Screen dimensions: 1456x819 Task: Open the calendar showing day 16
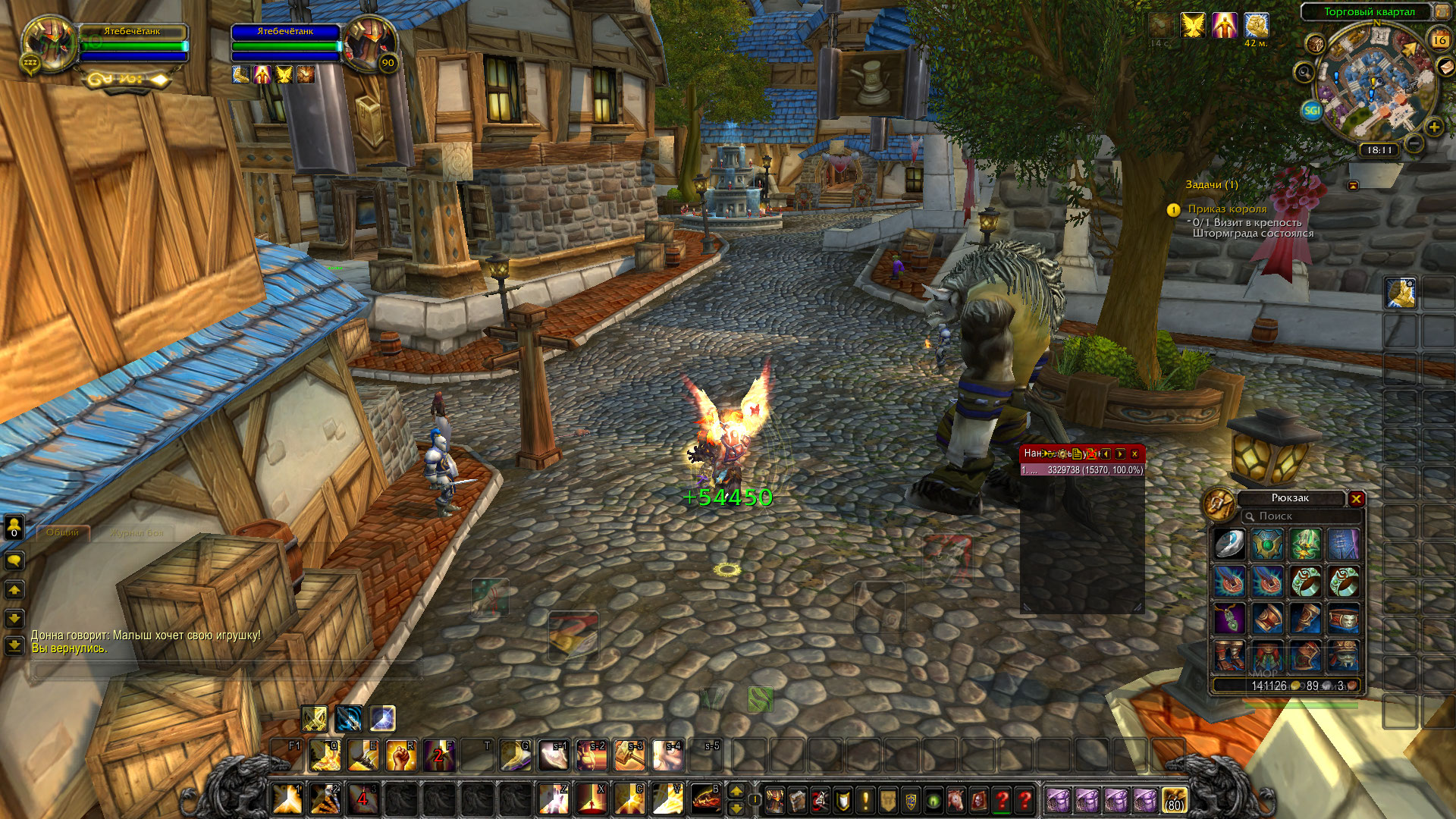tap(1439, 39)
